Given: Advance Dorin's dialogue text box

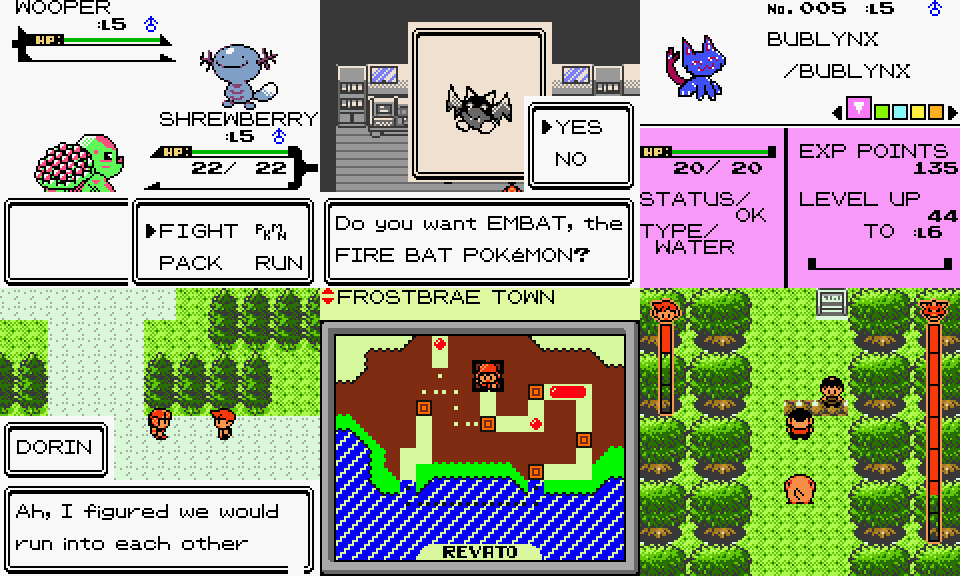Looking at the screenshot, I should click(160, 527).
